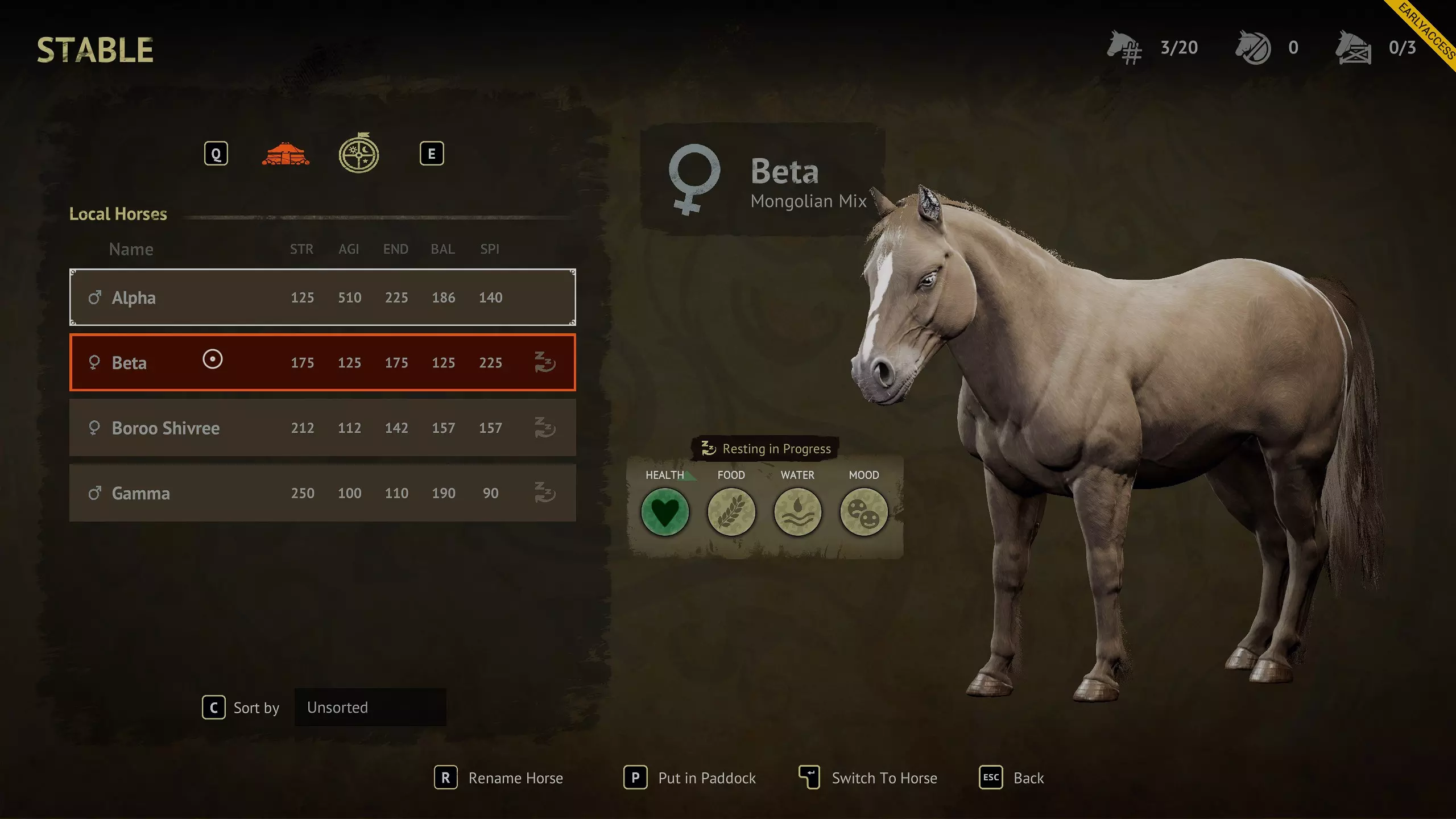
Task: Select Boroo Shivree from Local Horses
Action: click(x=322, y=428)
